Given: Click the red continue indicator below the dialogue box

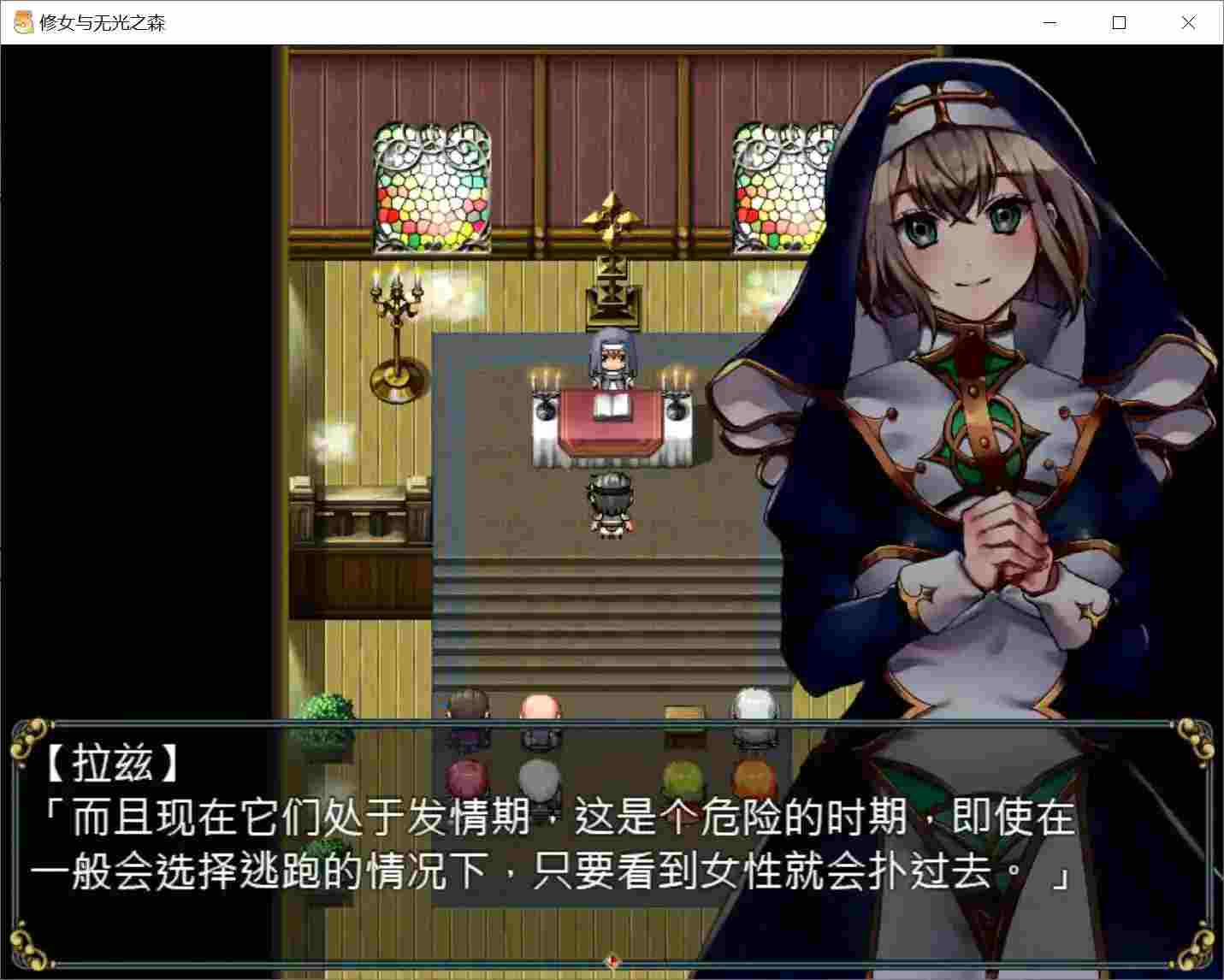Looking at the screenshot, I should (x=612, y=962).
